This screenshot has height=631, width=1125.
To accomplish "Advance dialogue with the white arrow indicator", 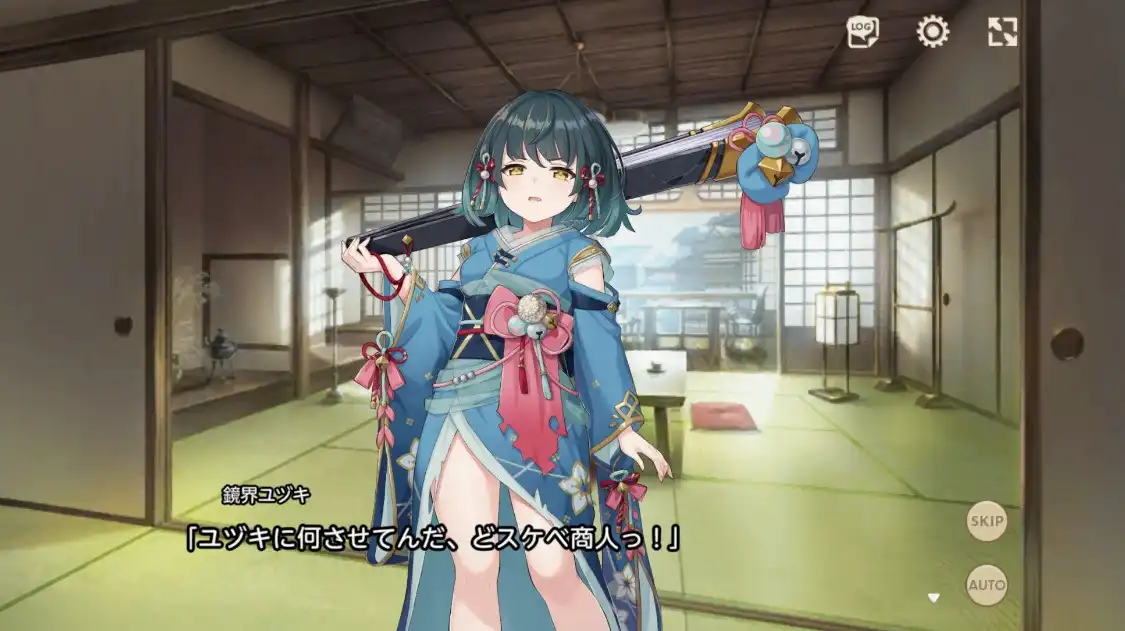I will pyautogui.click(x=934, y=598).
